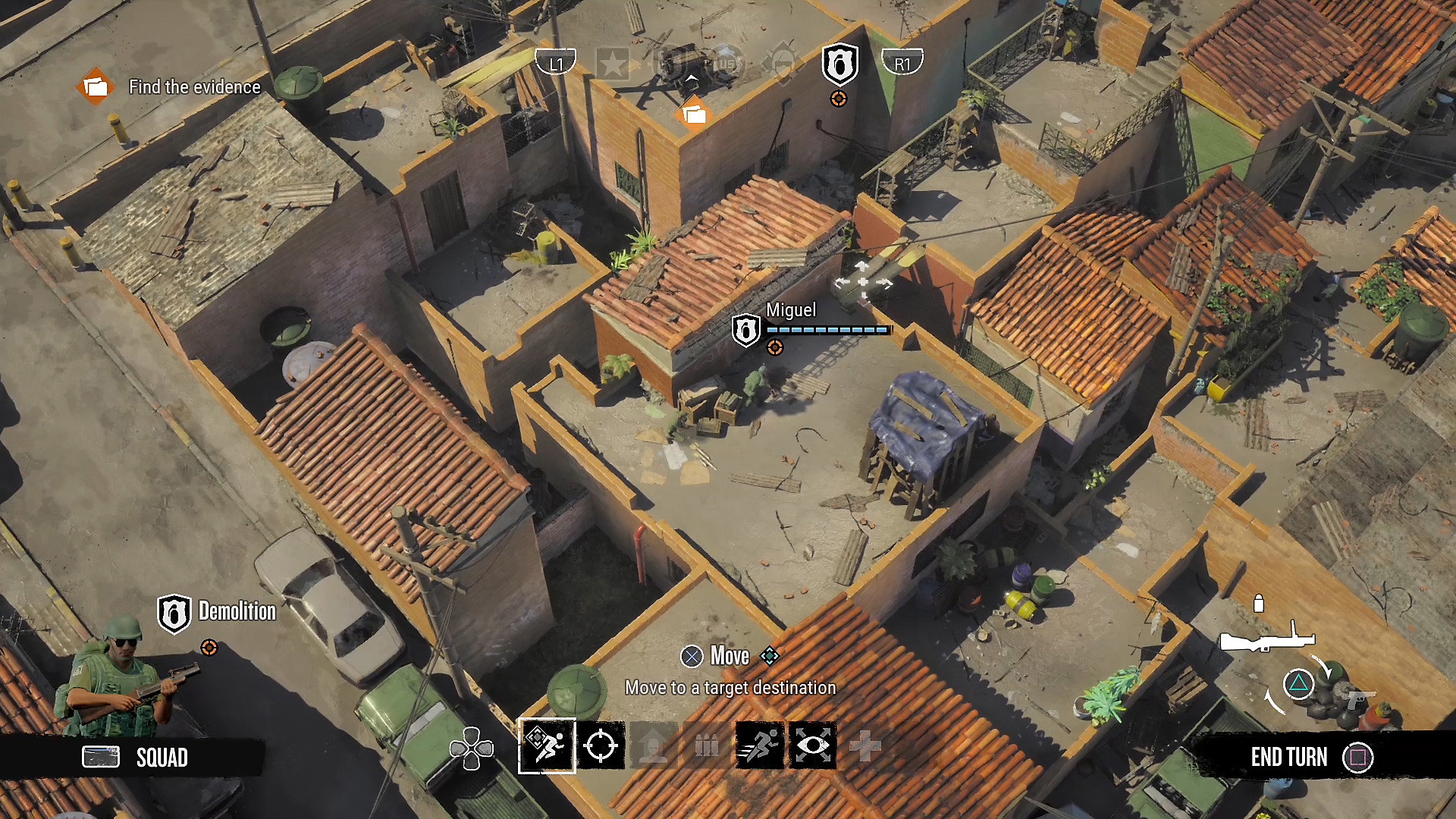Choose the US badge squad member icon
This screenshot has height=819, width=1456.
(x=726, y=64)
